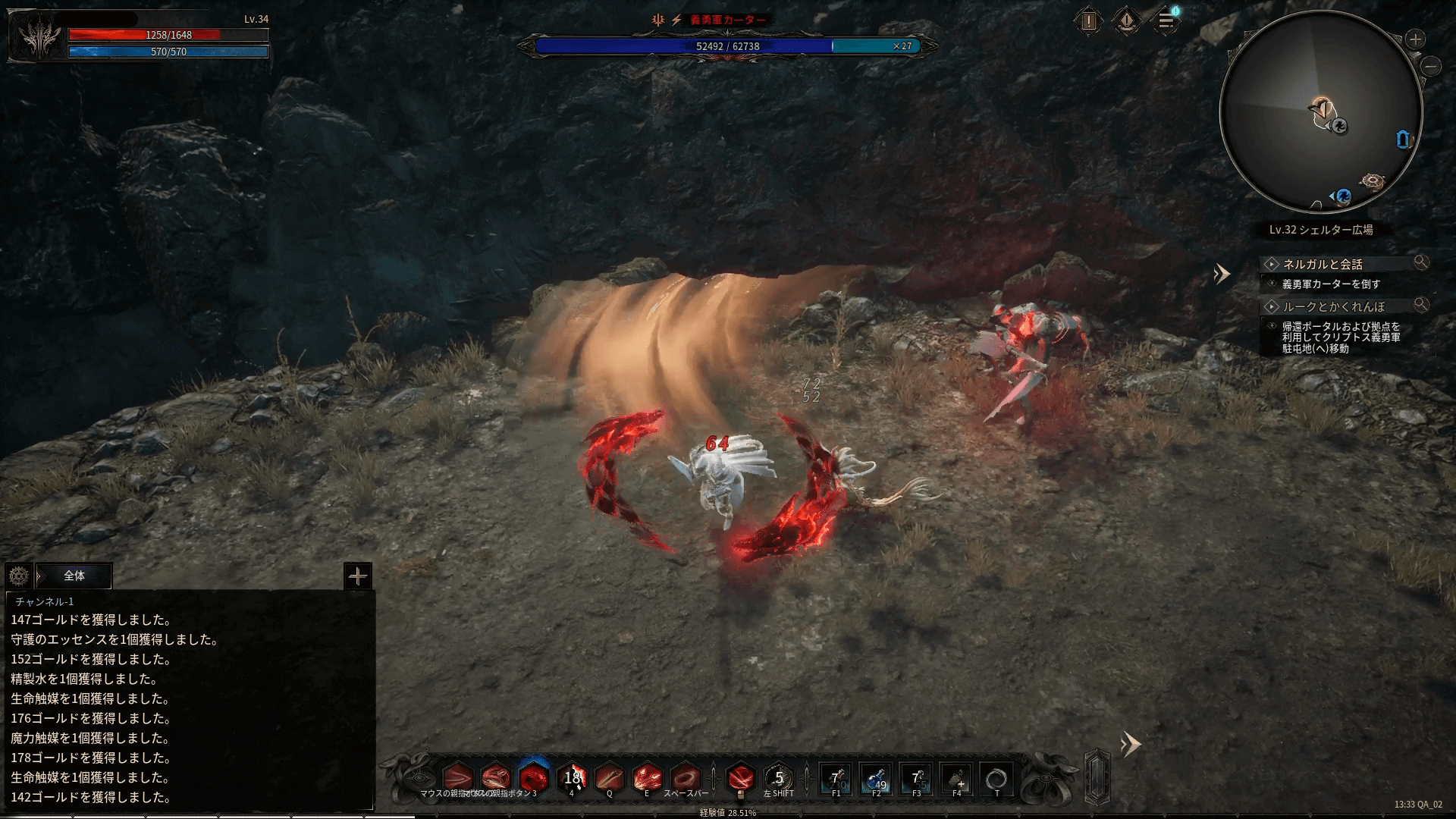Use the blue mana potion on F2
This screenshot has width=1456, height=819.
pos(876,779)
